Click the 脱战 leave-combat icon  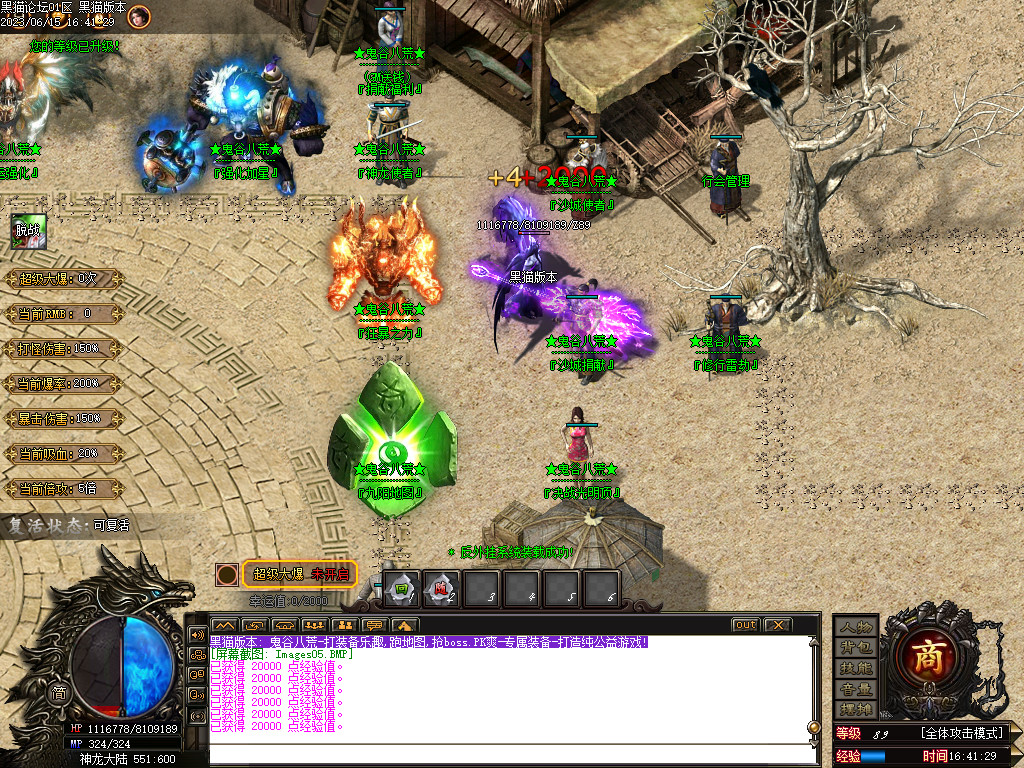pos(27,231)
